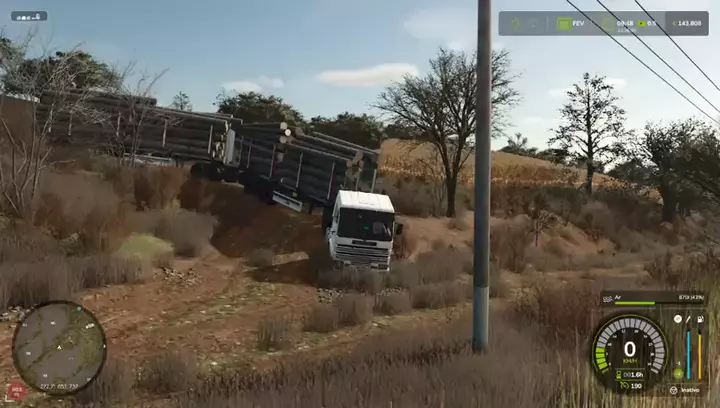720x408 pixels.
Task: Open the circular minimap
Action: click(x=59, y=348)
